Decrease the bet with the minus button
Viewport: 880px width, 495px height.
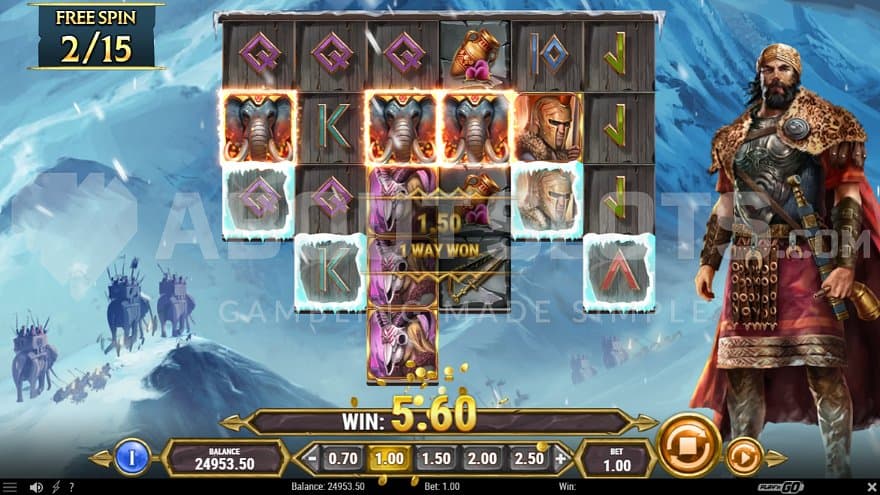(312, 459)
